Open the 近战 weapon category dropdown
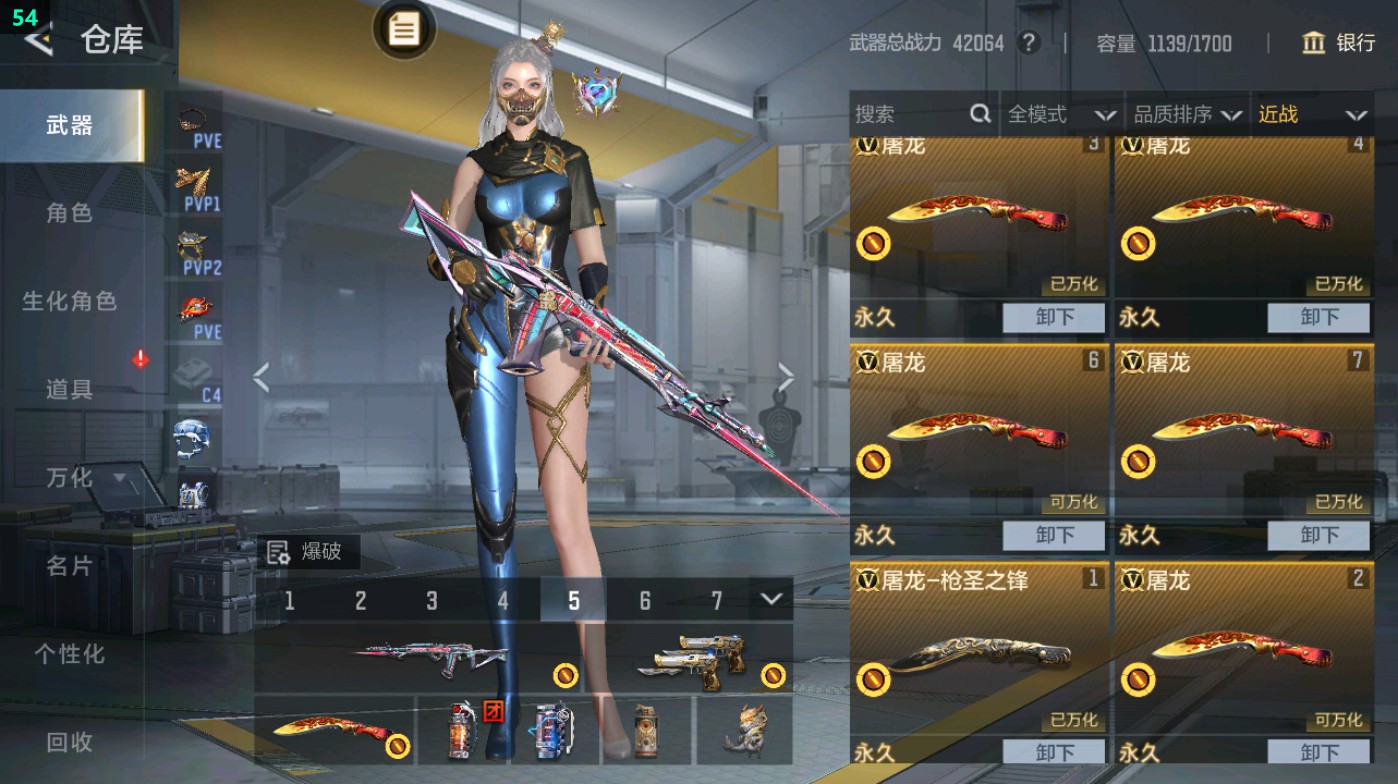The width and height of the screenshot is (1398, 784). [1310, 114]
